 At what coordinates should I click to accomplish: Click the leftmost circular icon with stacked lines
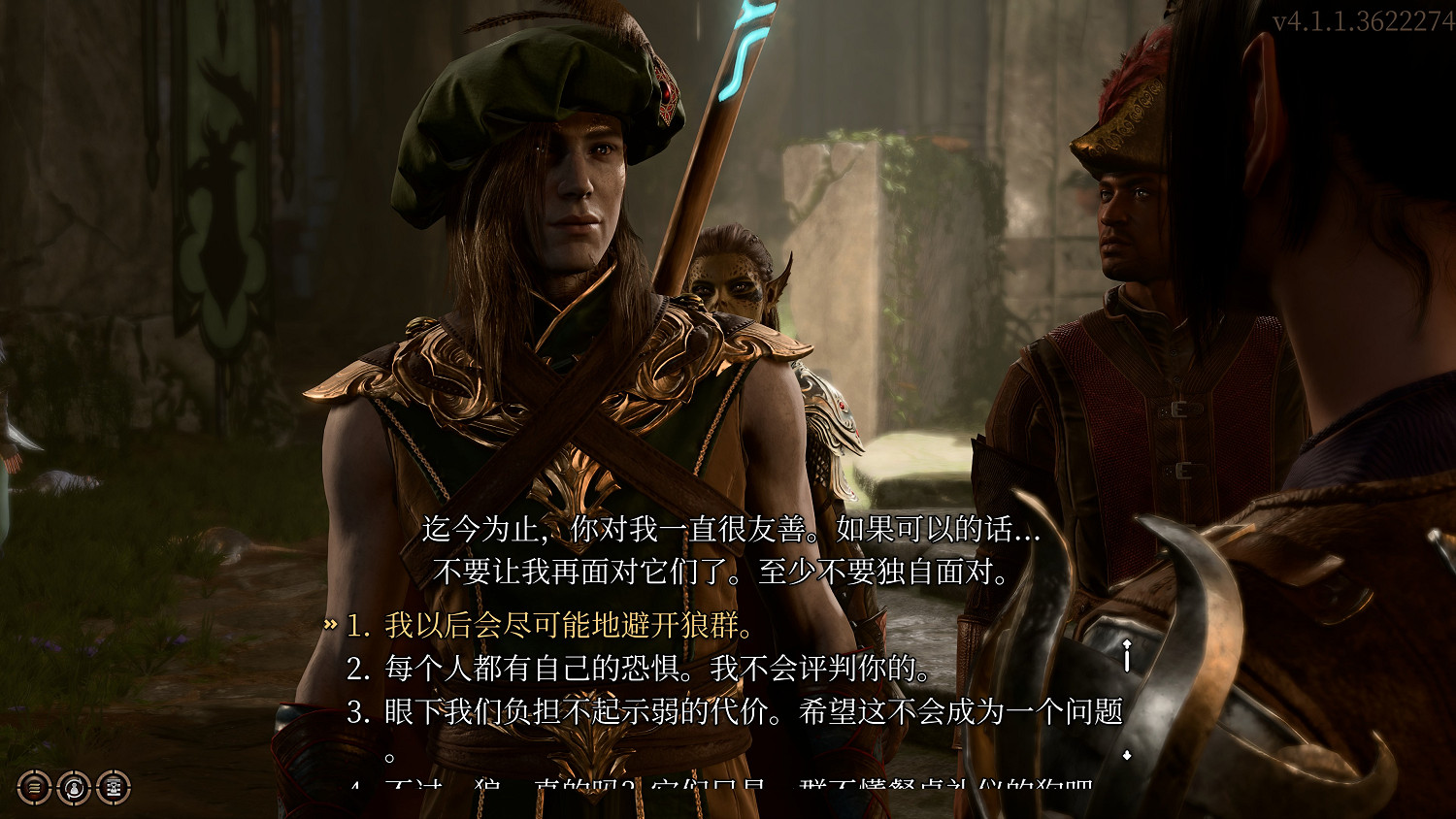click(x=32, y=786)
